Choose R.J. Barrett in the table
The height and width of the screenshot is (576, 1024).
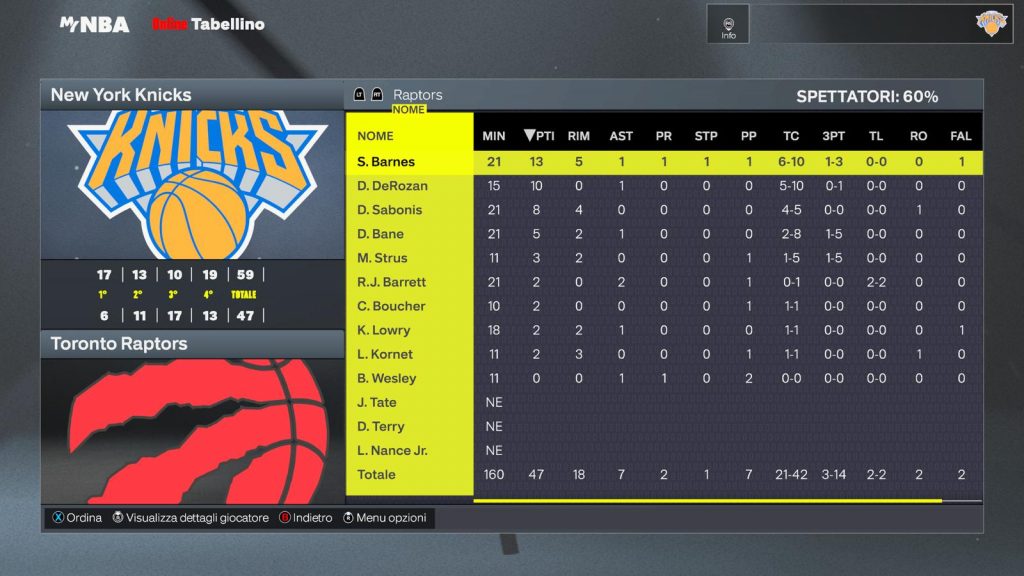[392, 282]
